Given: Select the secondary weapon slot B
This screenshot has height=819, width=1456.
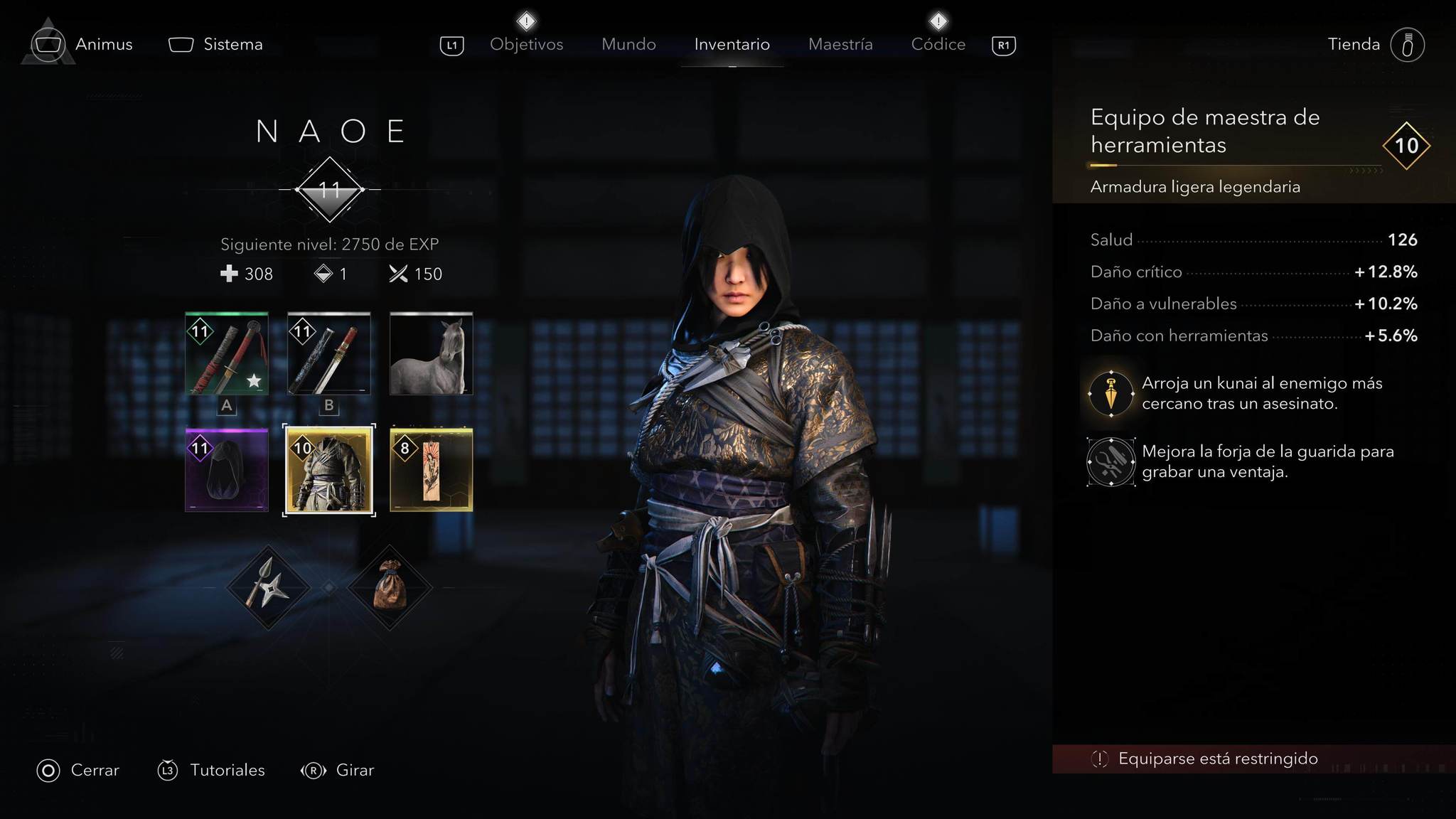Looking at the screenshot, I should pos(329,353).
